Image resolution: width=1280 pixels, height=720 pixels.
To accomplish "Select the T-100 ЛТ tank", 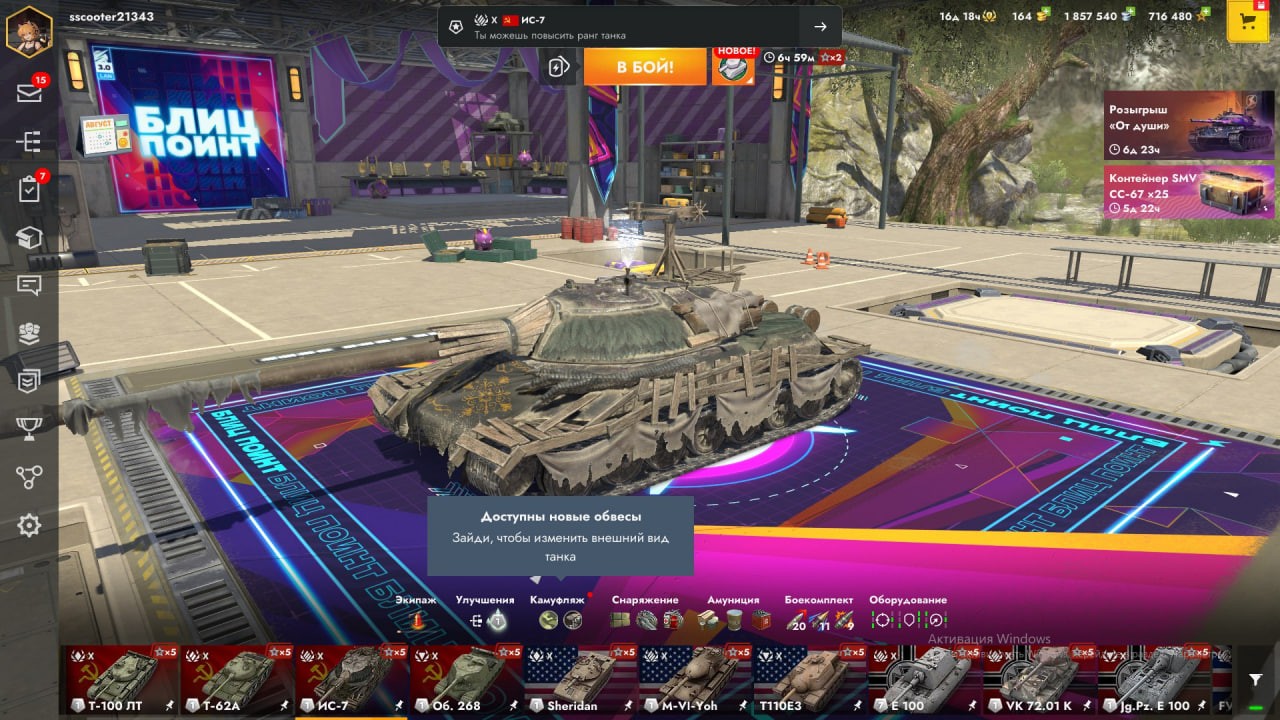I will coord(122,679).
